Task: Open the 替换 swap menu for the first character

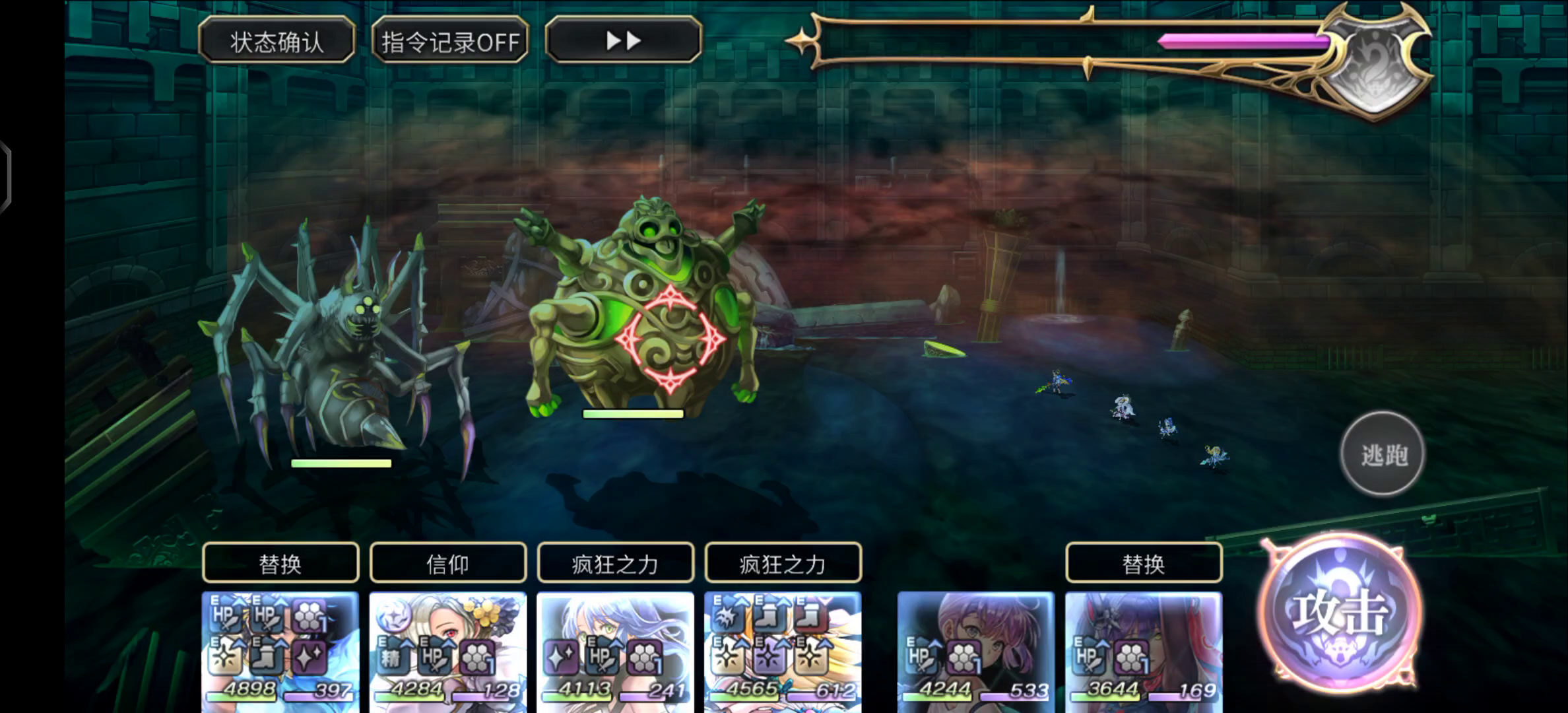Action: (280, 564)
